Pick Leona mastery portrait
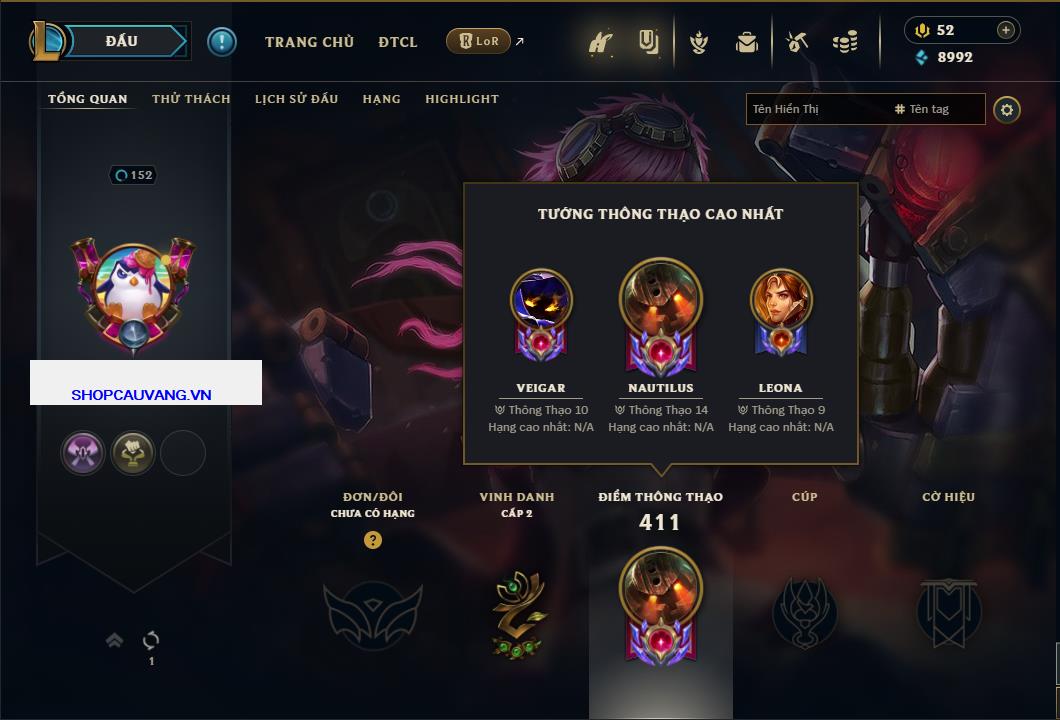1060x720 pixels. tap(781, 300)
